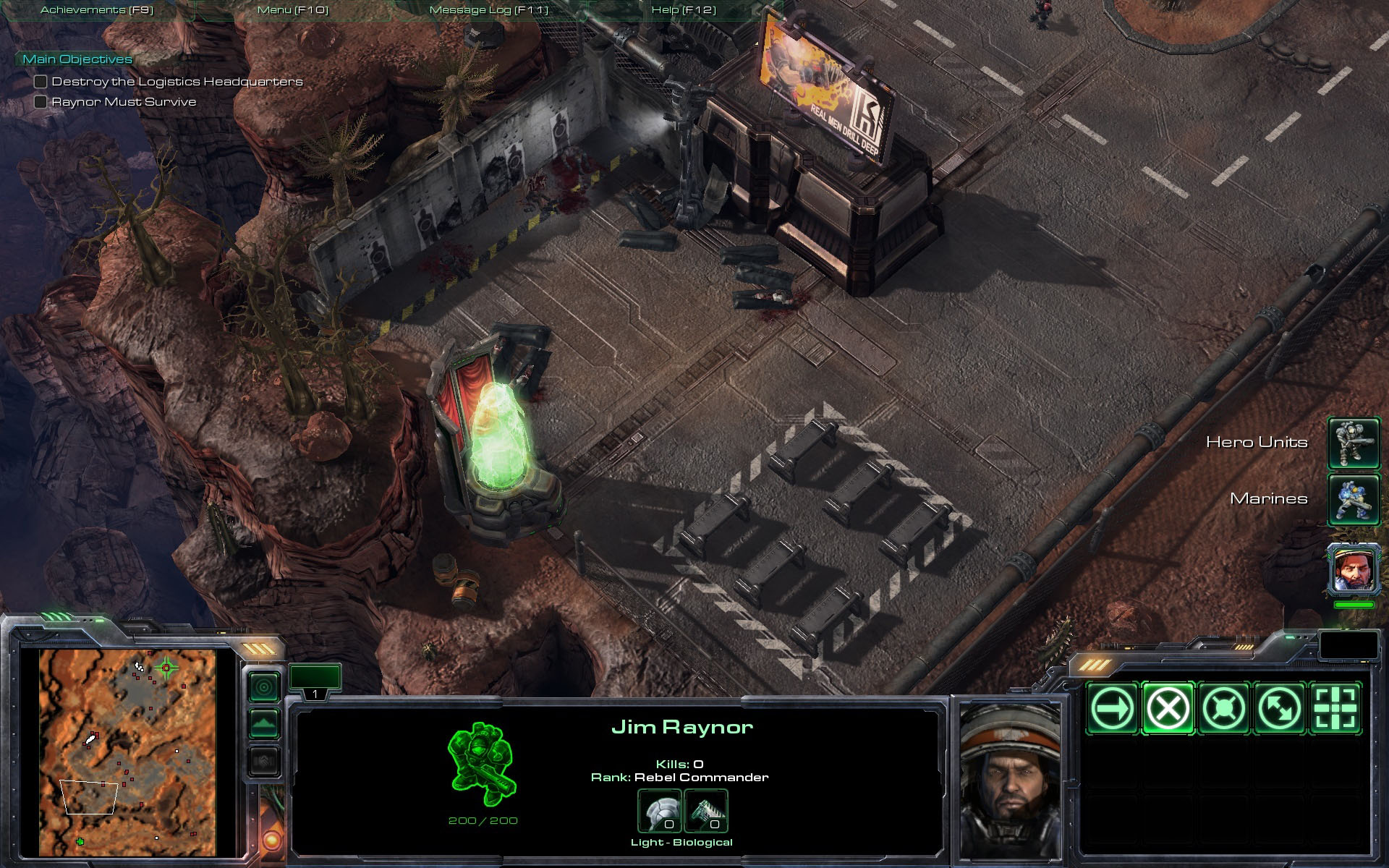
Task: Toggle minimap terrain display
Action: pos(264,723)
